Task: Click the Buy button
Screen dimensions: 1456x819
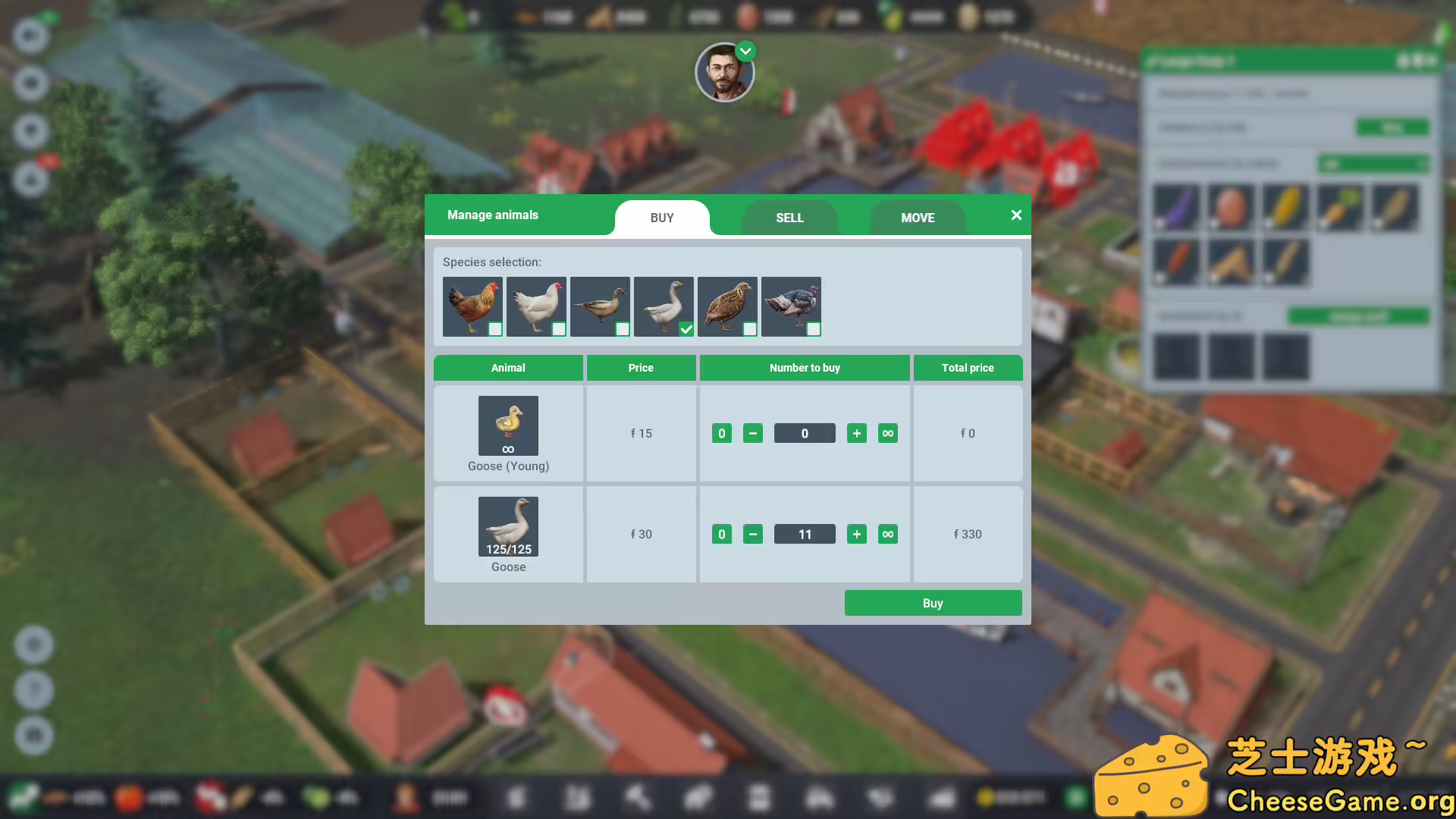Action: 933,602
